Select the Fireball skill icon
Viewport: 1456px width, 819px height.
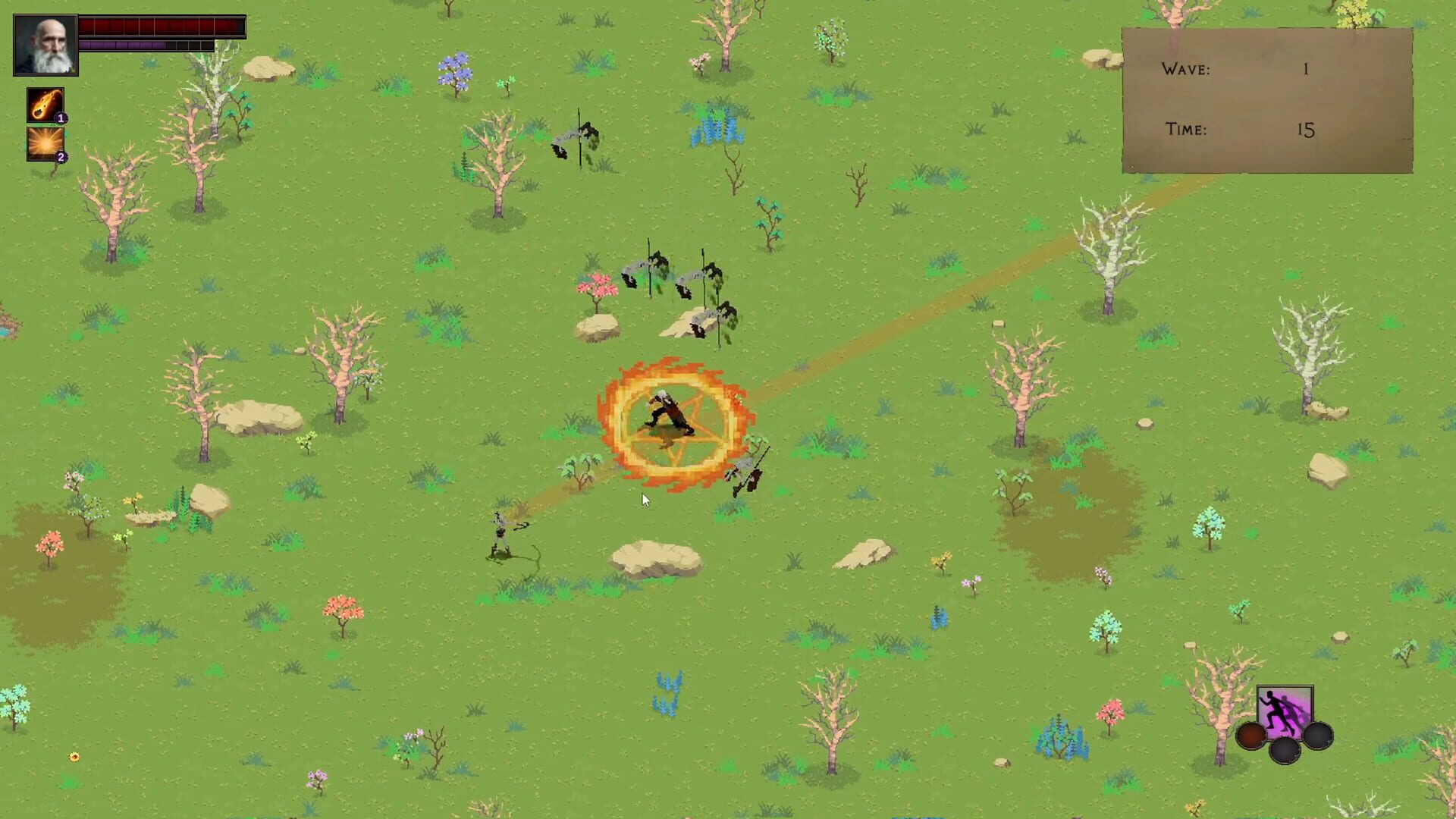45,105
